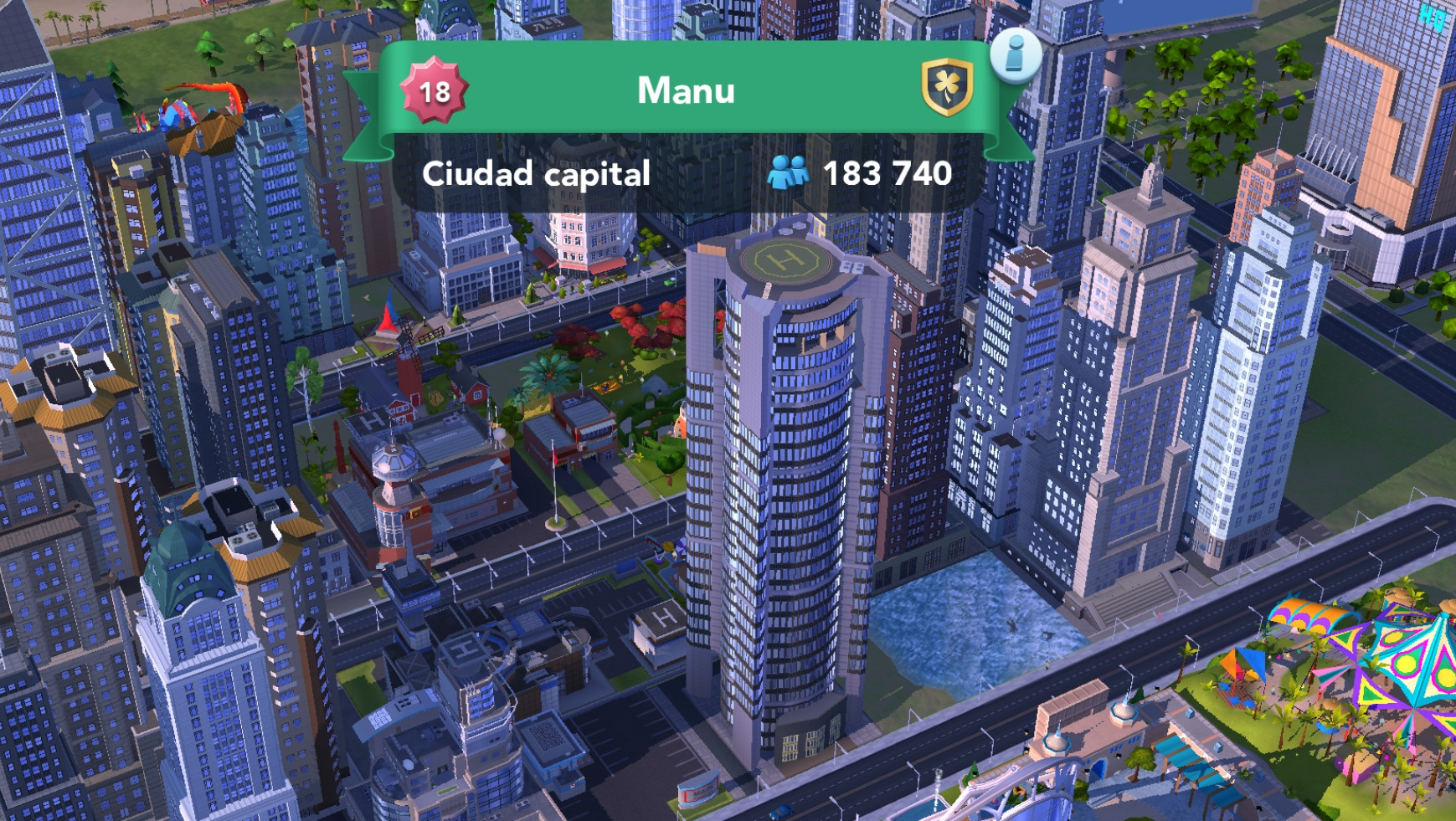The width and height of the screenshot is (1456, 821).
Task: Open the blue info button
Action: pos(1015,56)
